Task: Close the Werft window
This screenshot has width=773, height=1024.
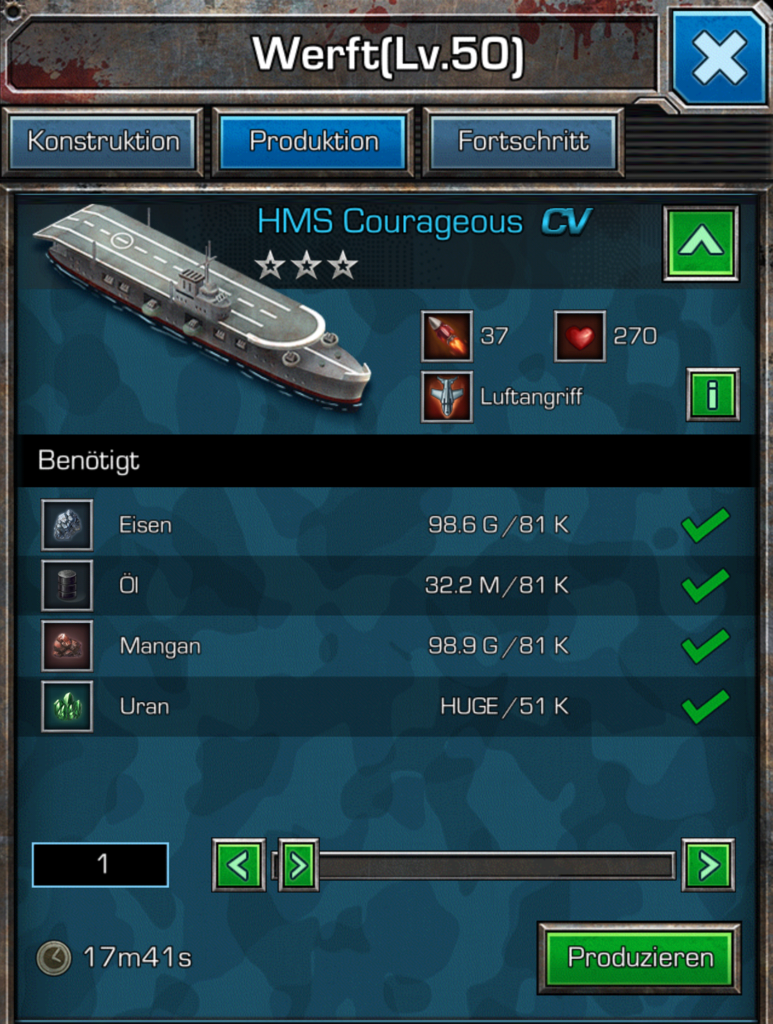Action: 719,56
